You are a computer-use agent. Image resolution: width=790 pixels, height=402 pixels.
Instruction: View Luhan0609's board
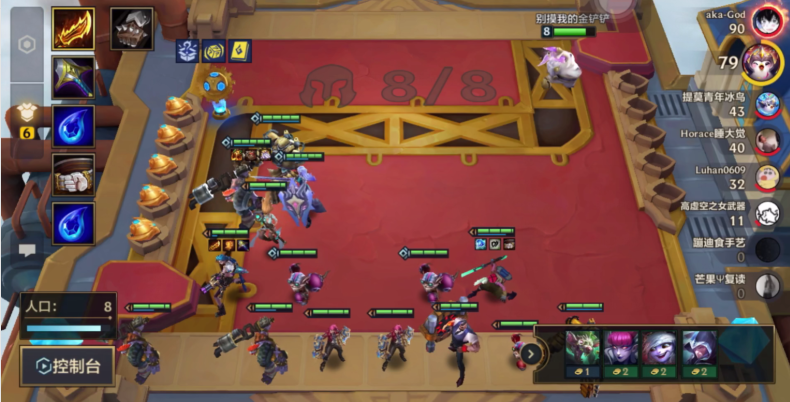[767, 176]
